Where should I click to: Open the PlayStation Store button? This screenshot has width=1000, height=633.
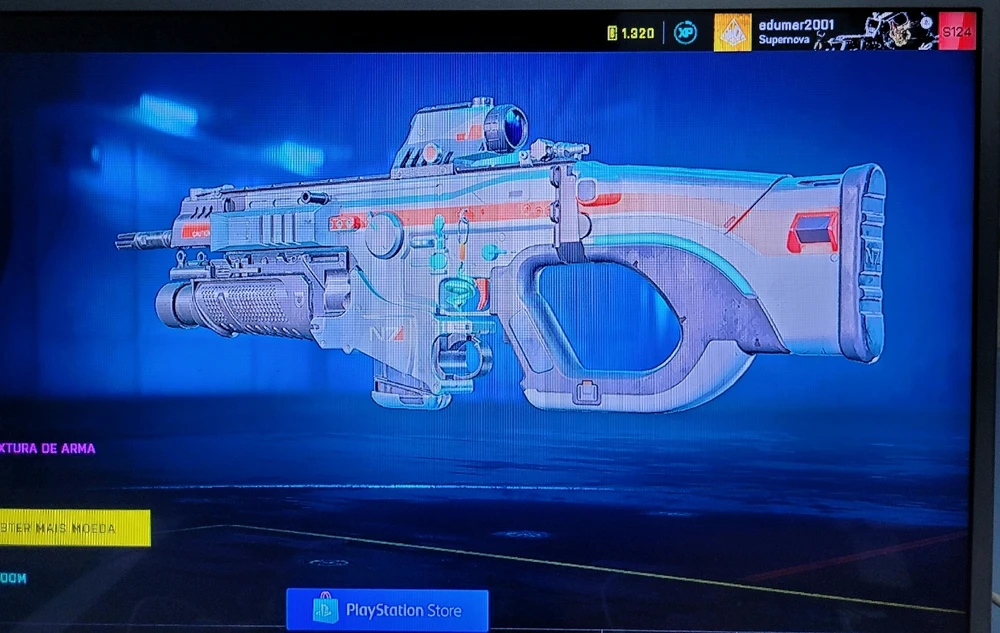point(387,609)
